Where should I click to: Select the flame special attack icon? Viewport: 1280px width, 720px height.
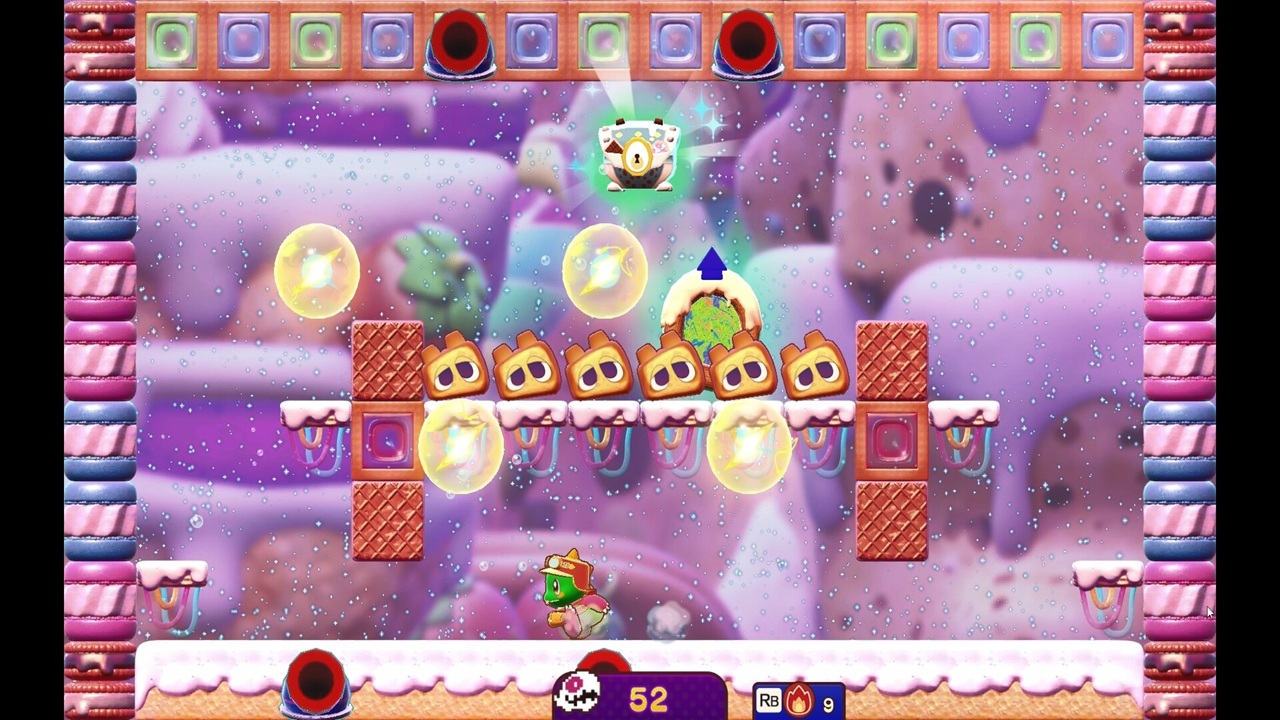[798, 700]
